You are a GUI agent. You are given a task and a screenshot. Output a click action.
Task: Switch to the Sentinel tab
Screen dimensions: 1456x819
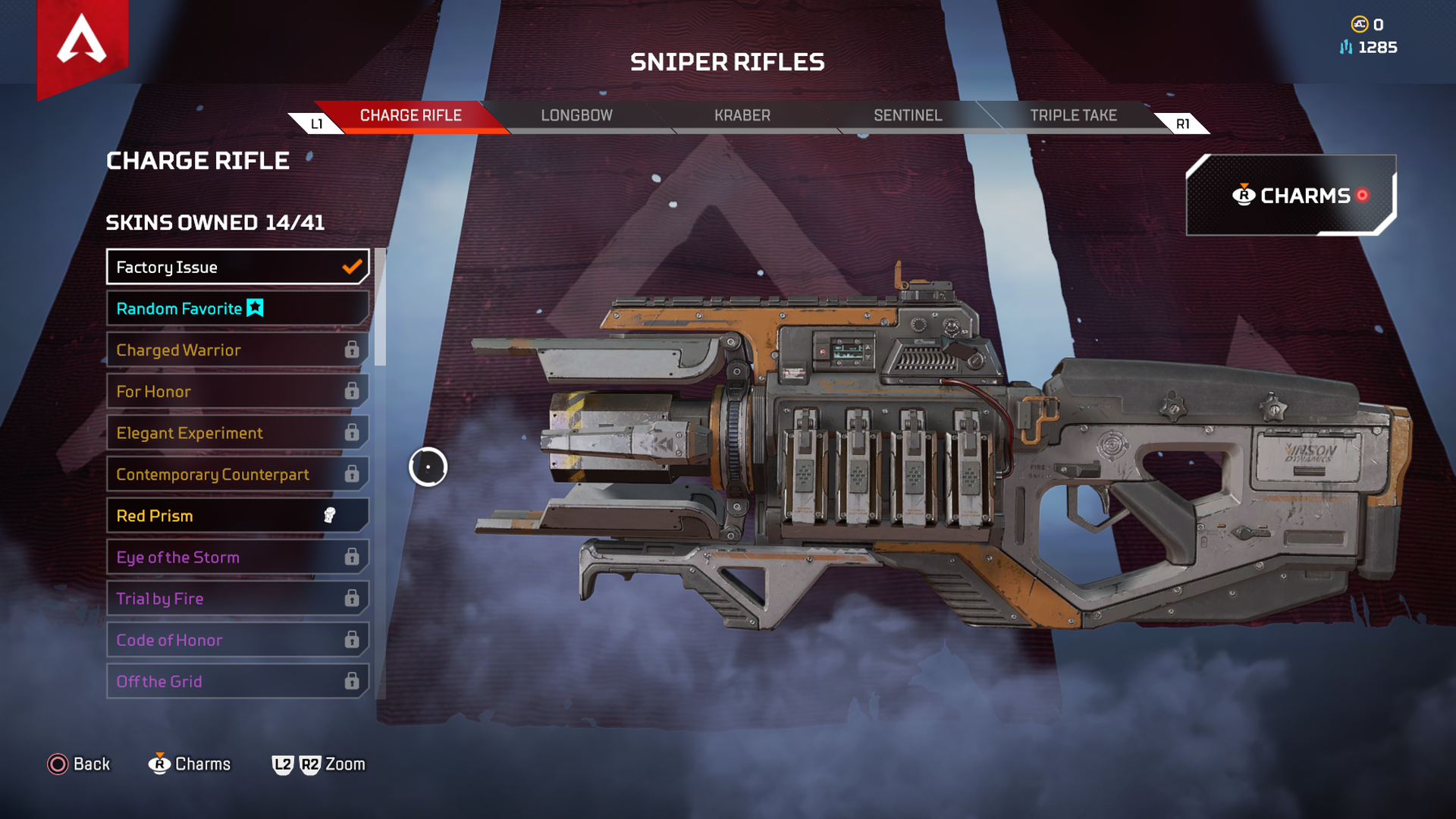tap(908, 115)
